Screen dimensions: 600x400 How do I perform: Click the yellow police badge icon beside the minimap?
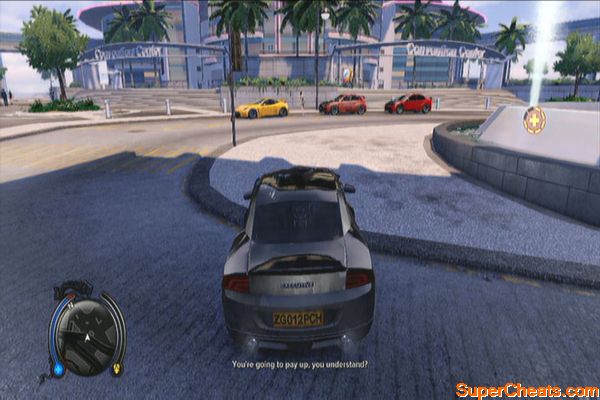tap(116, 369)
